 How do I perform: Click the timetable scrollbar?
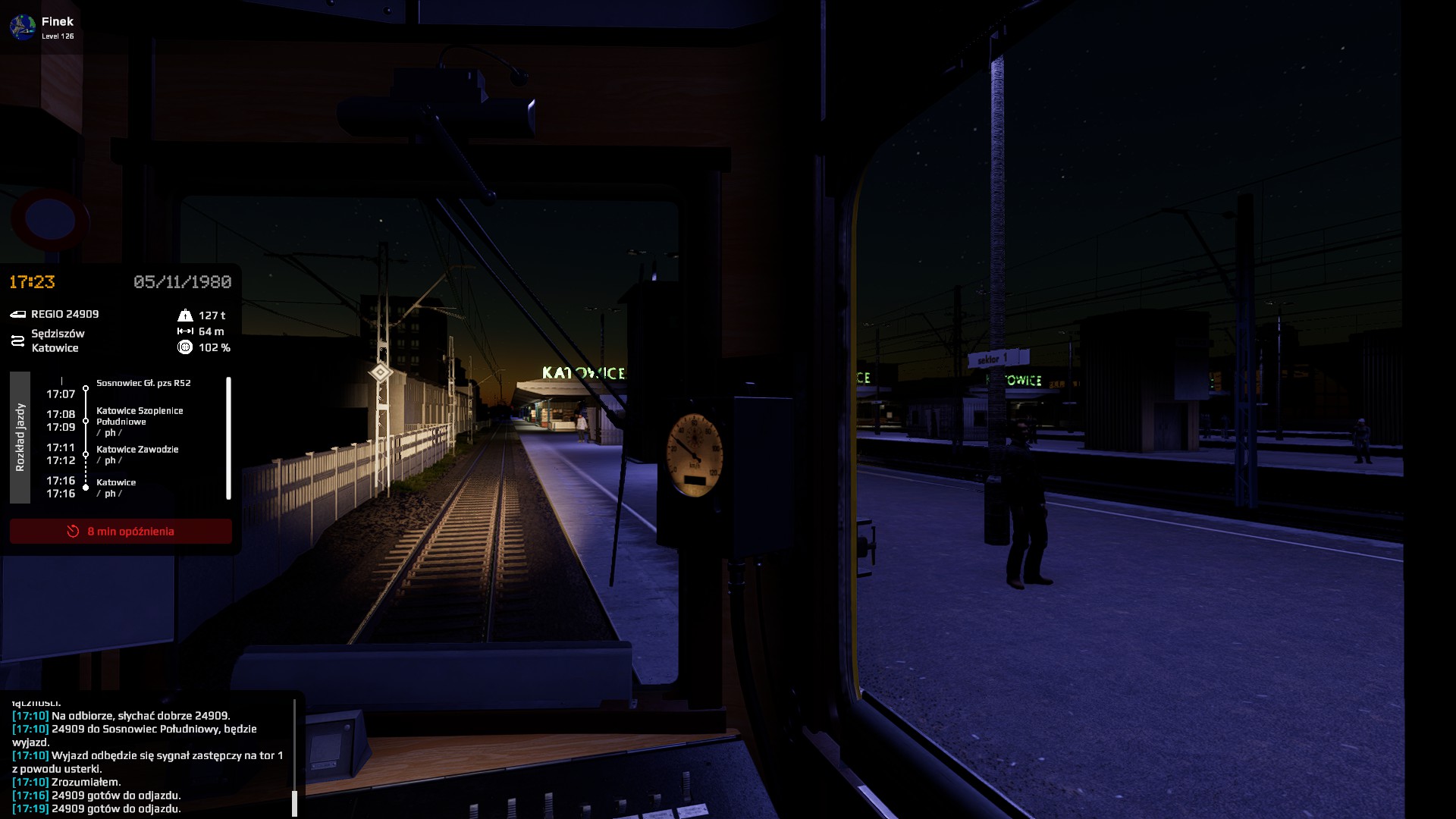point(228,438)
